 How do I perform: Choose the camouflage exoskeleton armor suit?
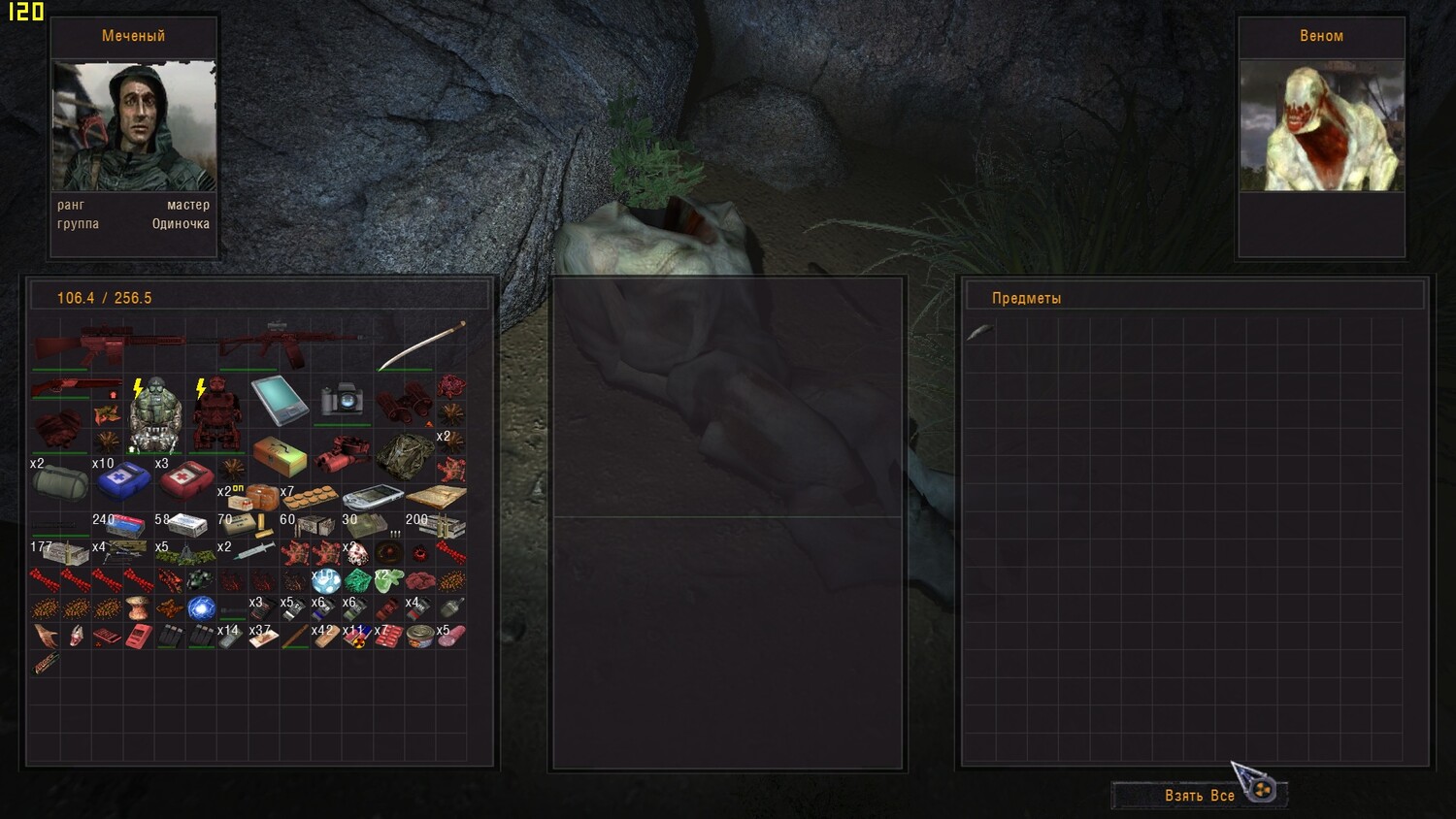point(155,414)
